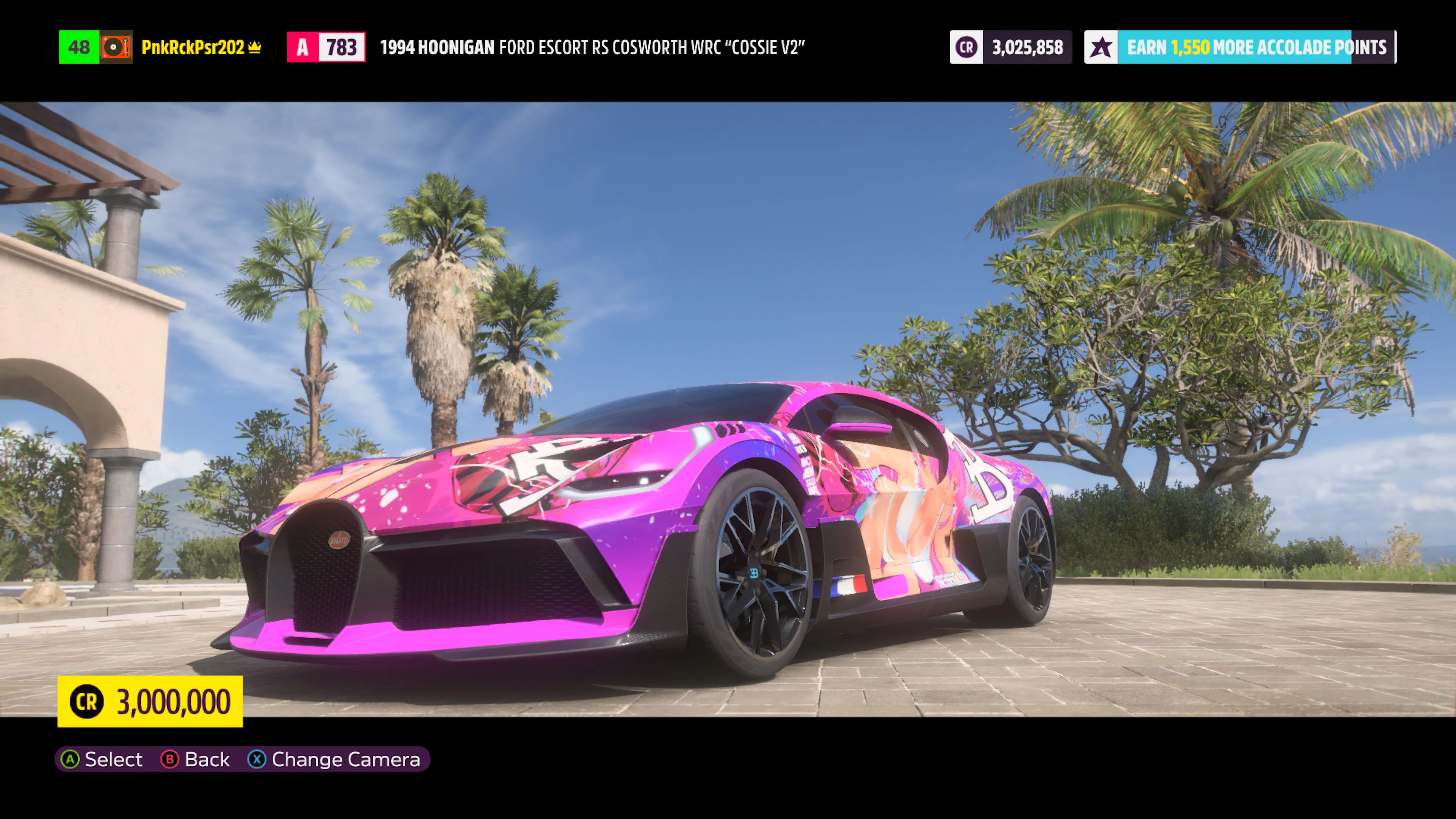The height and width of the screenshot is (819, 1456).
Task: Go Back from the car preview
Action: click(196, 759)
